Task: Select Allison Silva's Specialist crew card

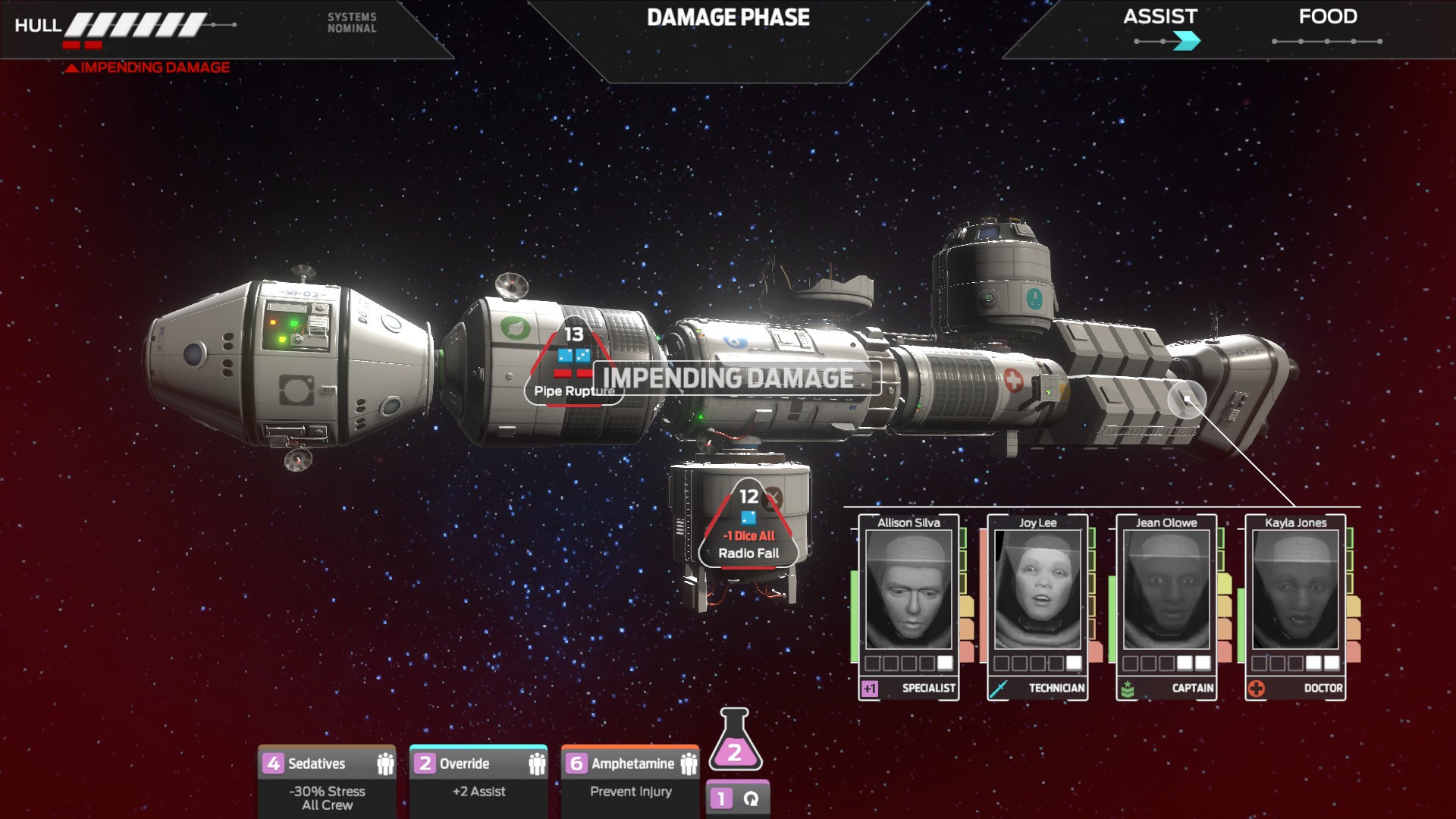Action: coord(908,607)
